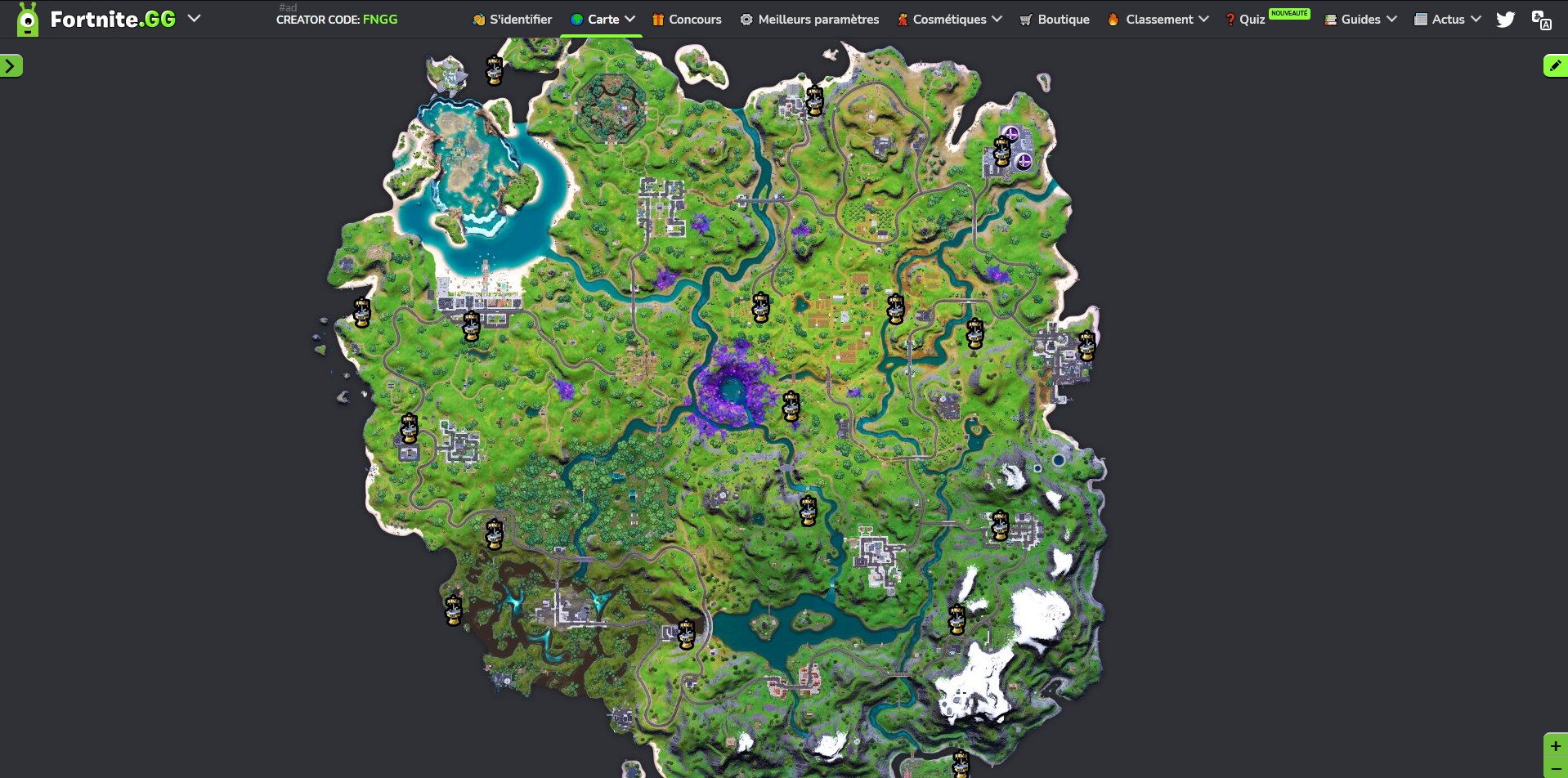Click the question mark icon beside Quiz
The image size is (1568, 778).
coord(1229,19)
